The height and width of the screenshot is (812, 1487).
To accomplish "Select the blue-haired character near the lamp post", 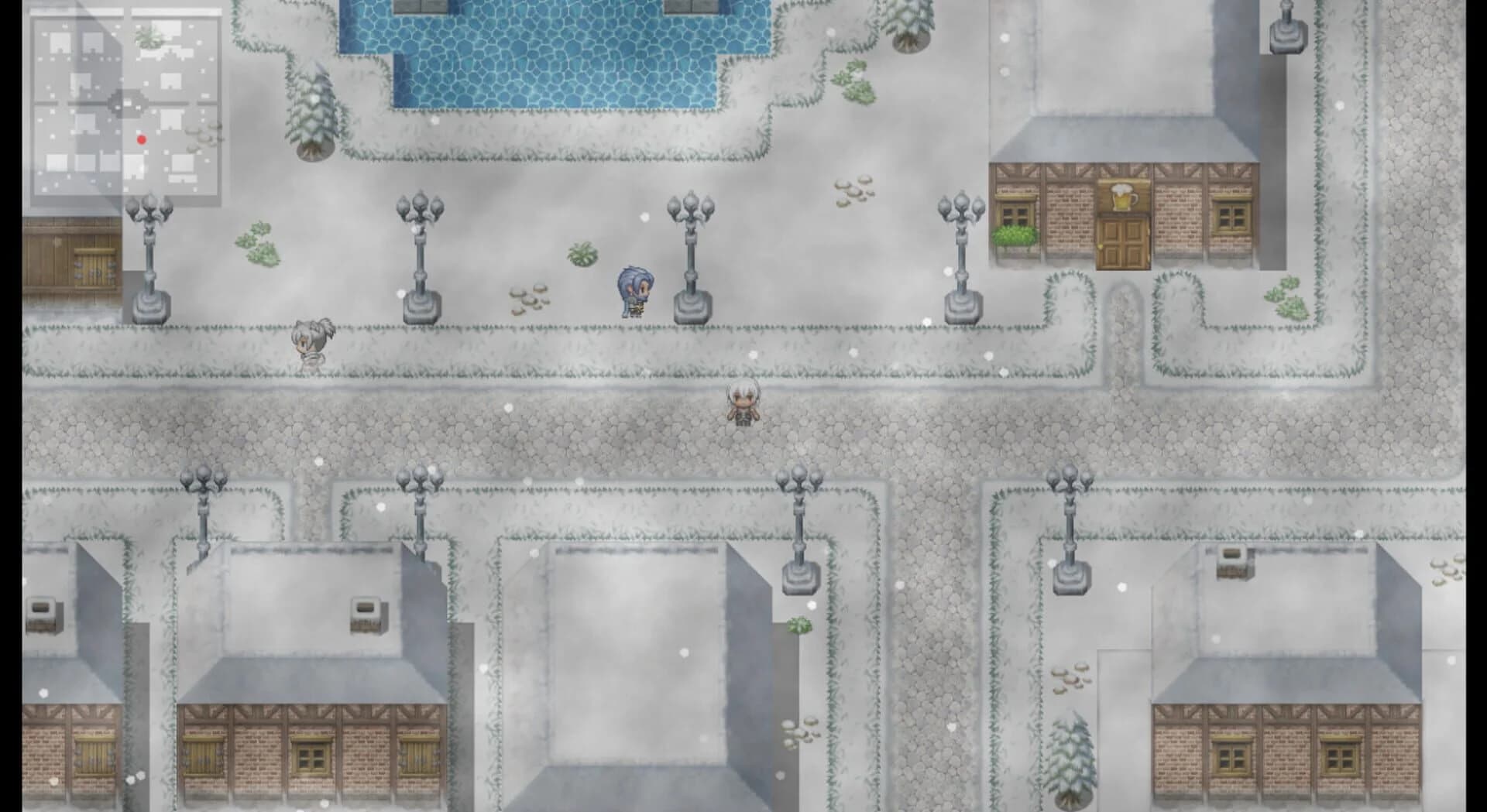I will point(634,290).
